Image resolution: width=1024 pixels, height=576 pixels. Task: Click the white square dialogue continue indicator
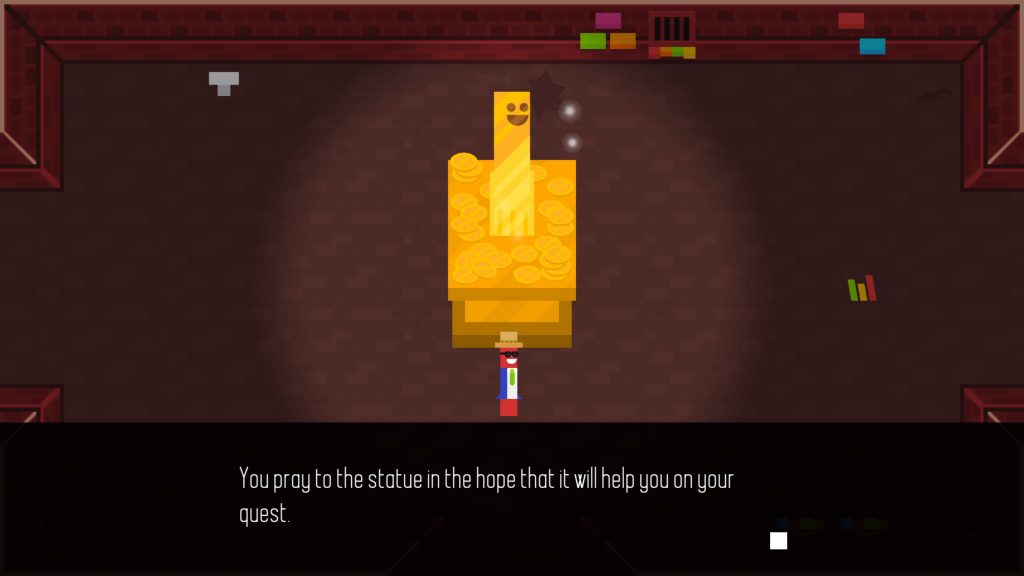[778, 541]
